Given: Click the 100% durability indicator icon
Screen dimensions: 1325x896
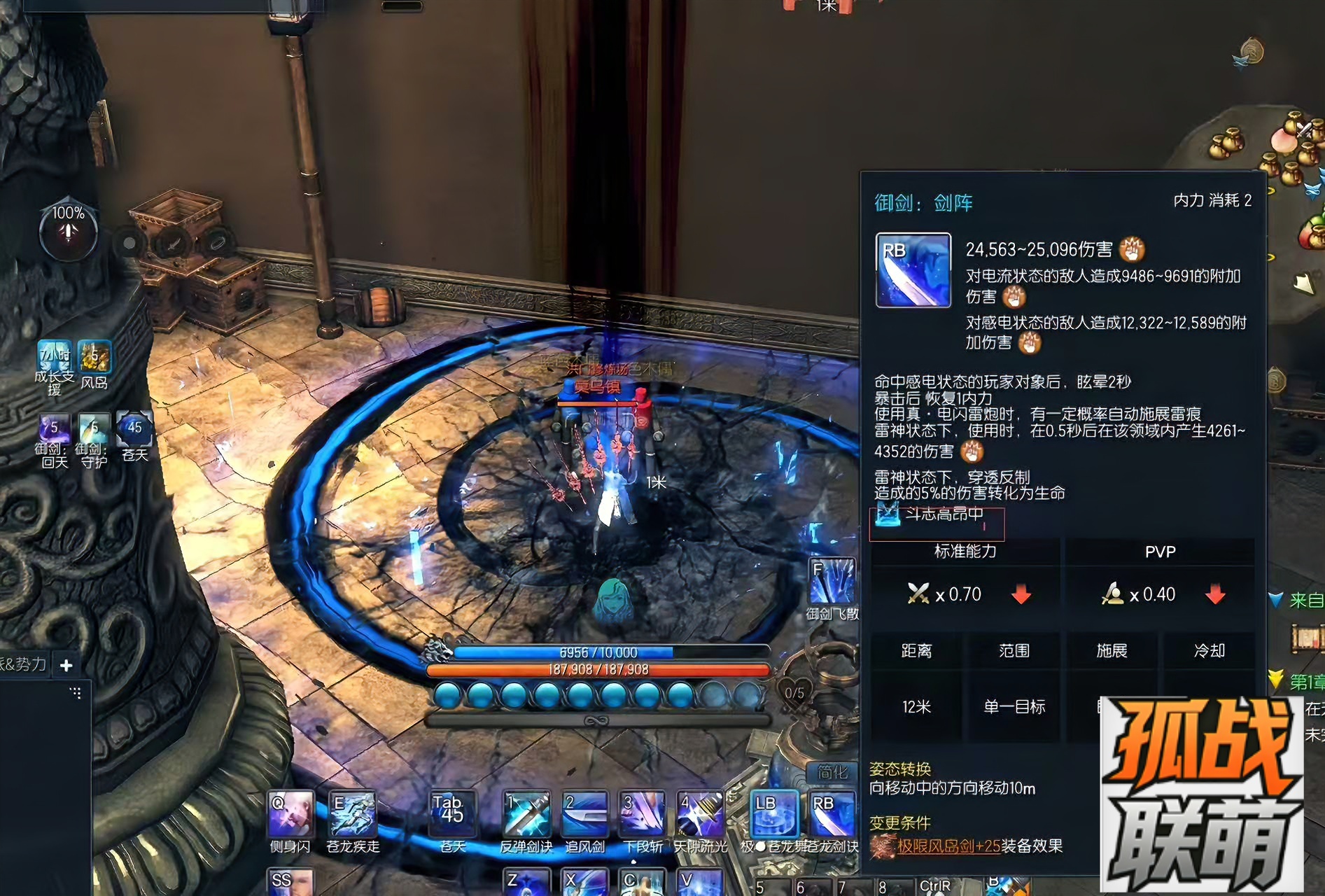Looking at the screenshot, I should click(x=68, y=230).
